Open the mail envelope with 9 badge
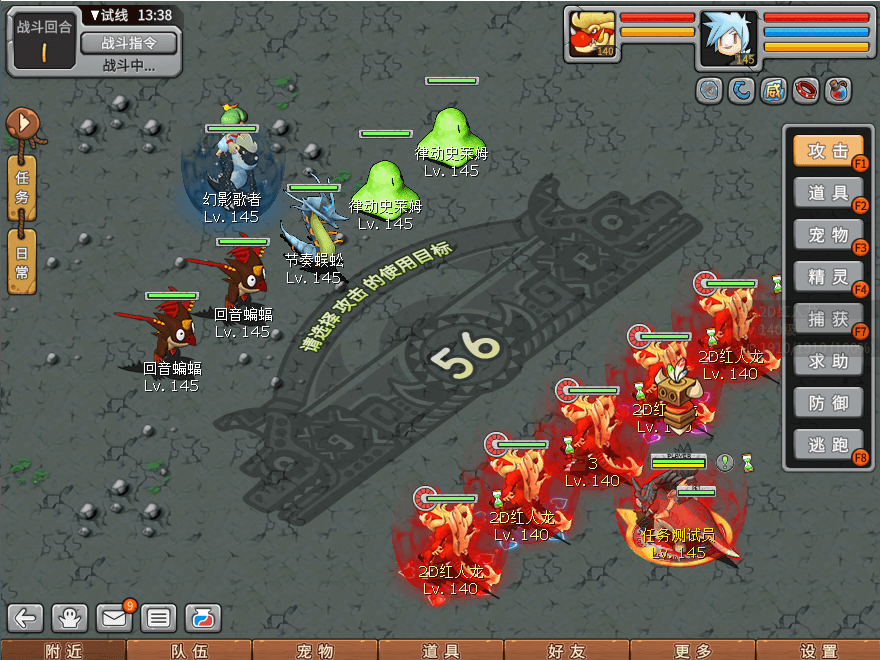Screen dimensions: 880x660 pyautogui.click(x=115, y=618)
